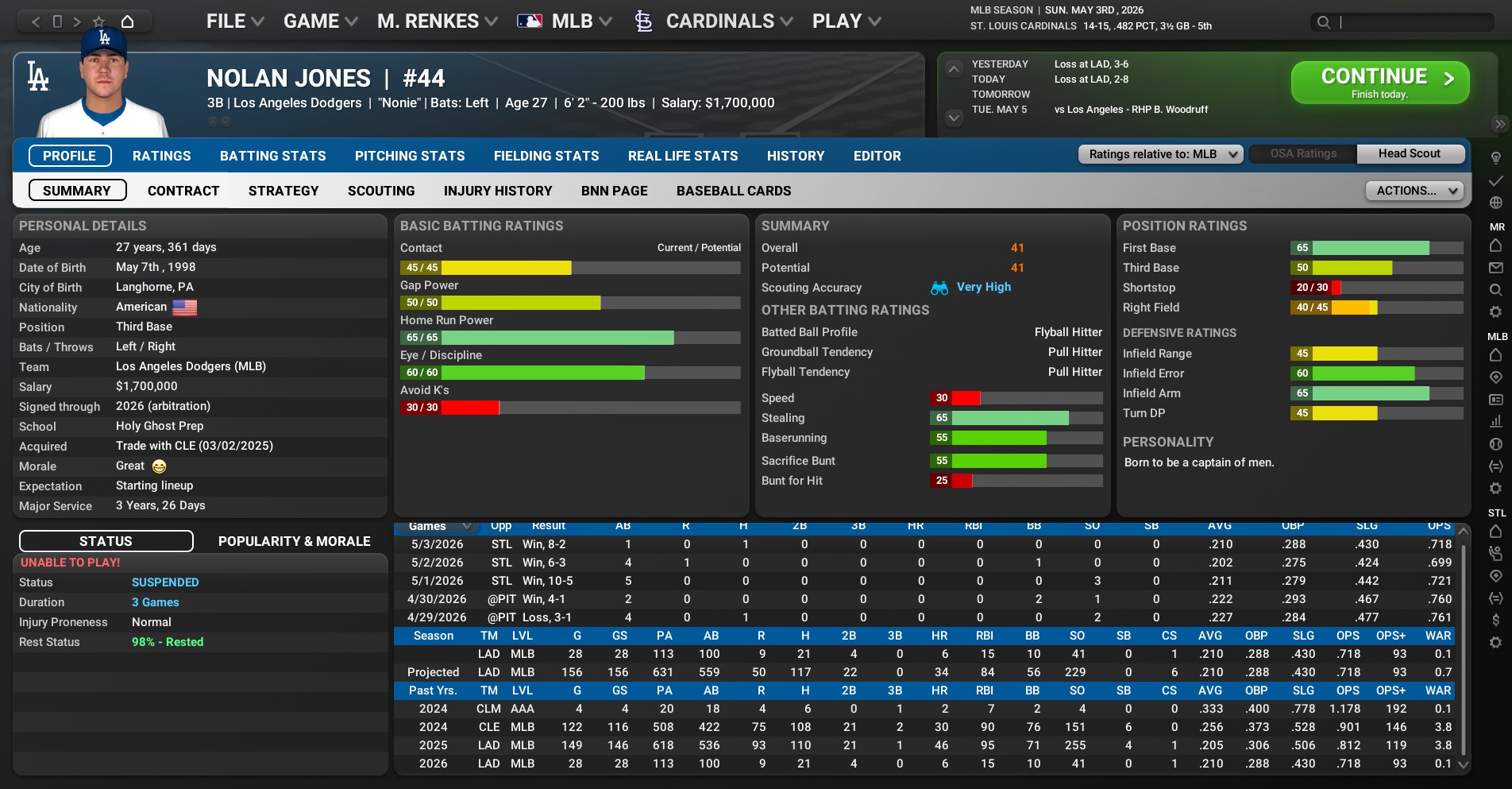Select the Contract sub-tab

(183, 191)
